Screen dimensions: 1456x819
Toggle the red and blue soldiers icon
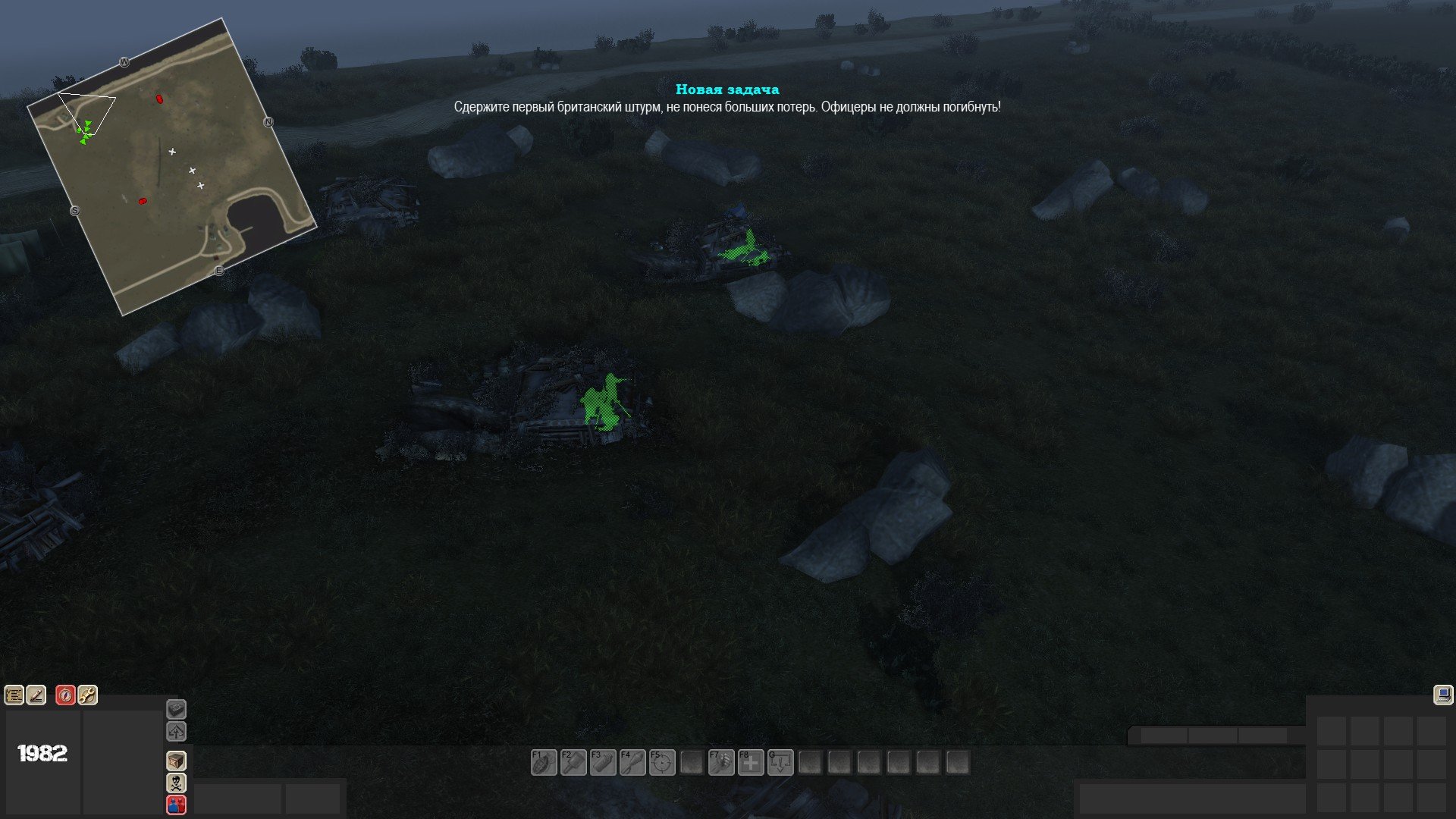[x=176, y=805]
